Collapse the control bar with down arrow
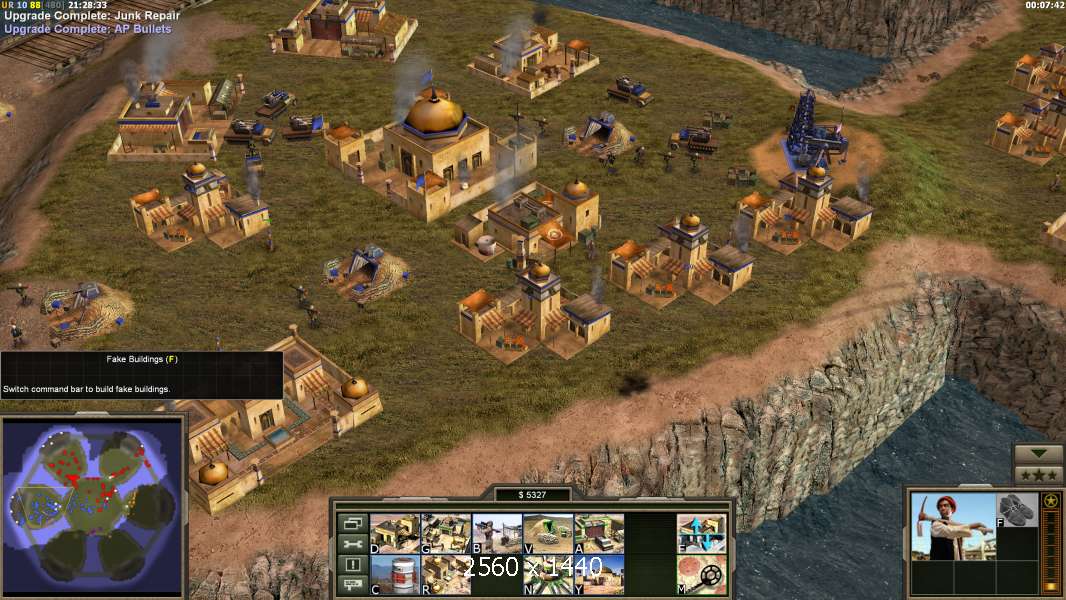This screenshot has height=600, width=1066. click(x=1038, y=454)
